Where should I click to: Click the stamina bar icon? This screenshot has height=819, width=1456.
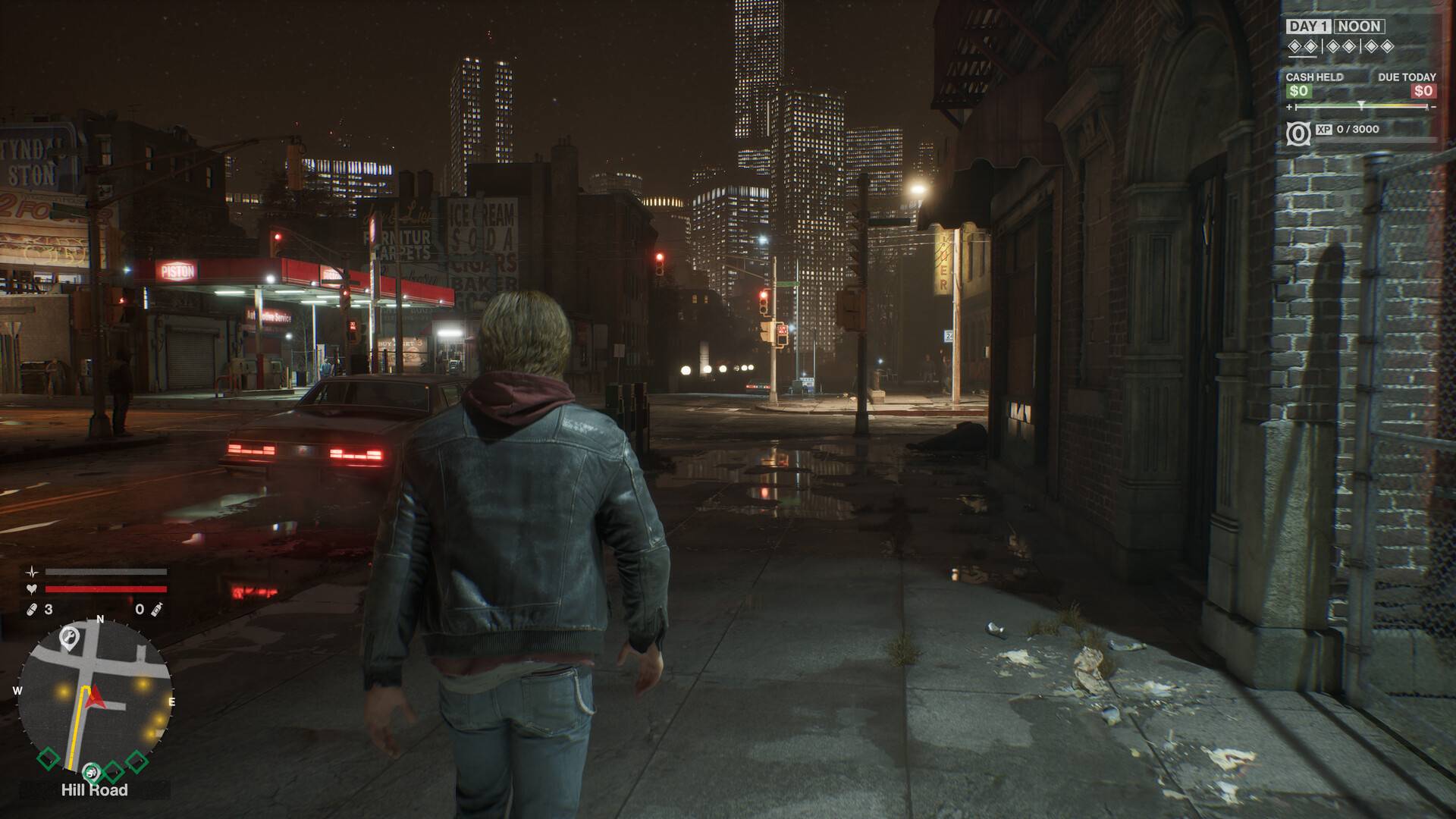[x=32, y=571]
